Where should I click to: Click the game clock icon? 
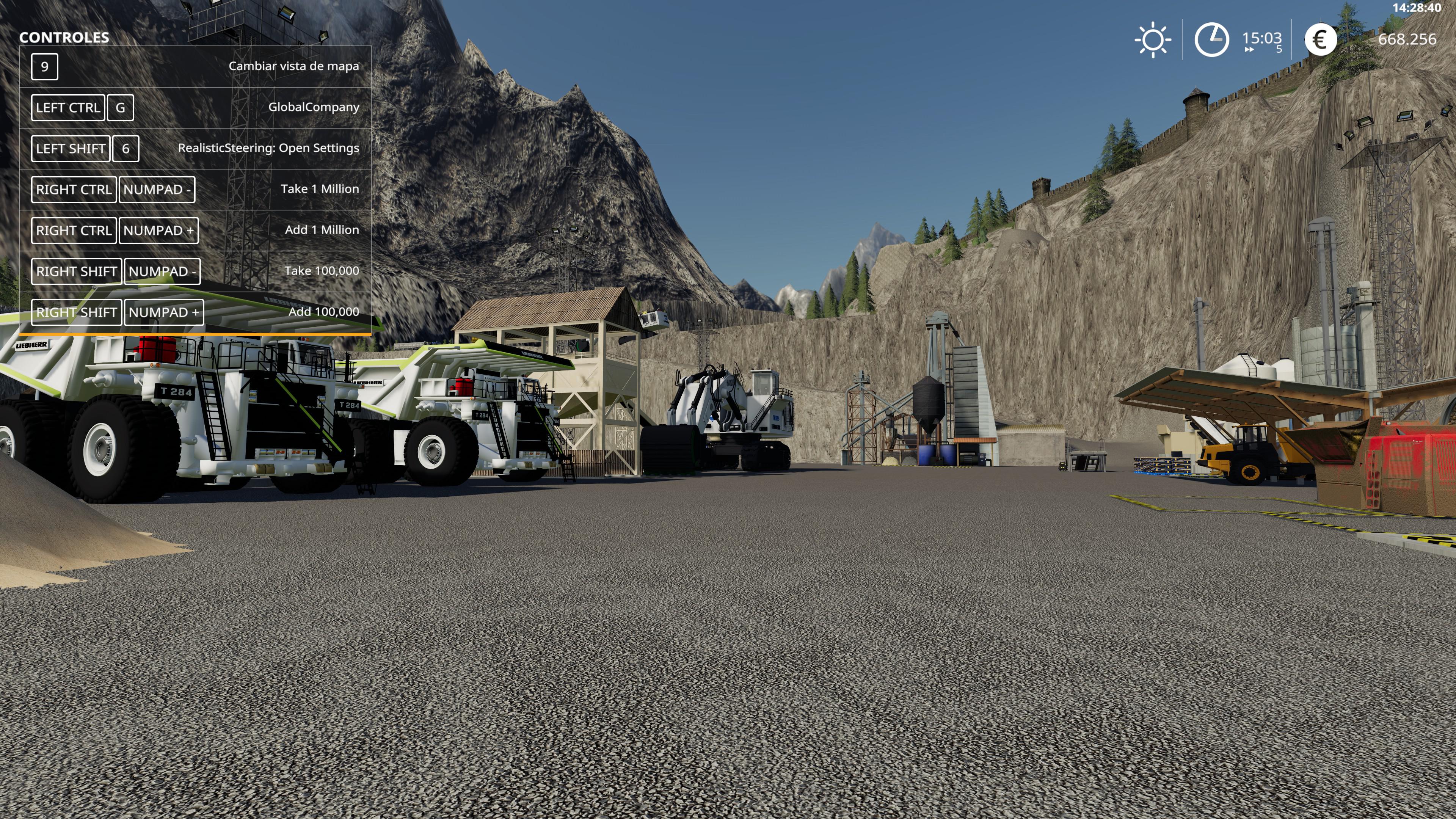coord(1211,39)
